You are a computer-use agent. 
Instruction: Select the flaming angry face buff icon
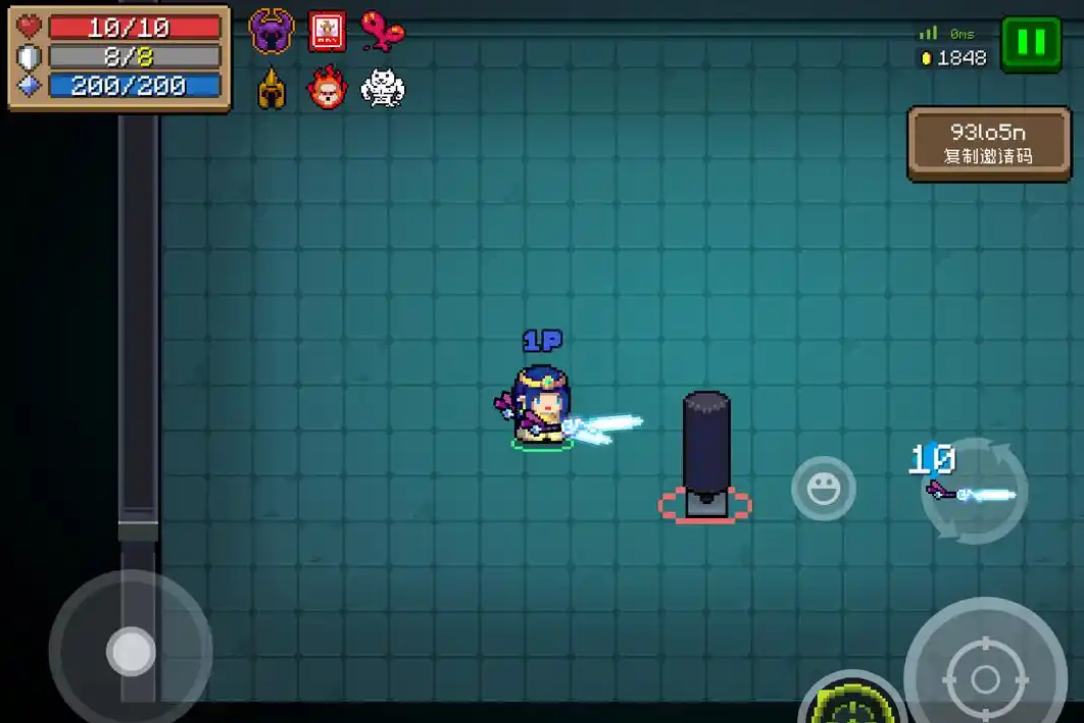pyautogui.click(x=327, y=88)
